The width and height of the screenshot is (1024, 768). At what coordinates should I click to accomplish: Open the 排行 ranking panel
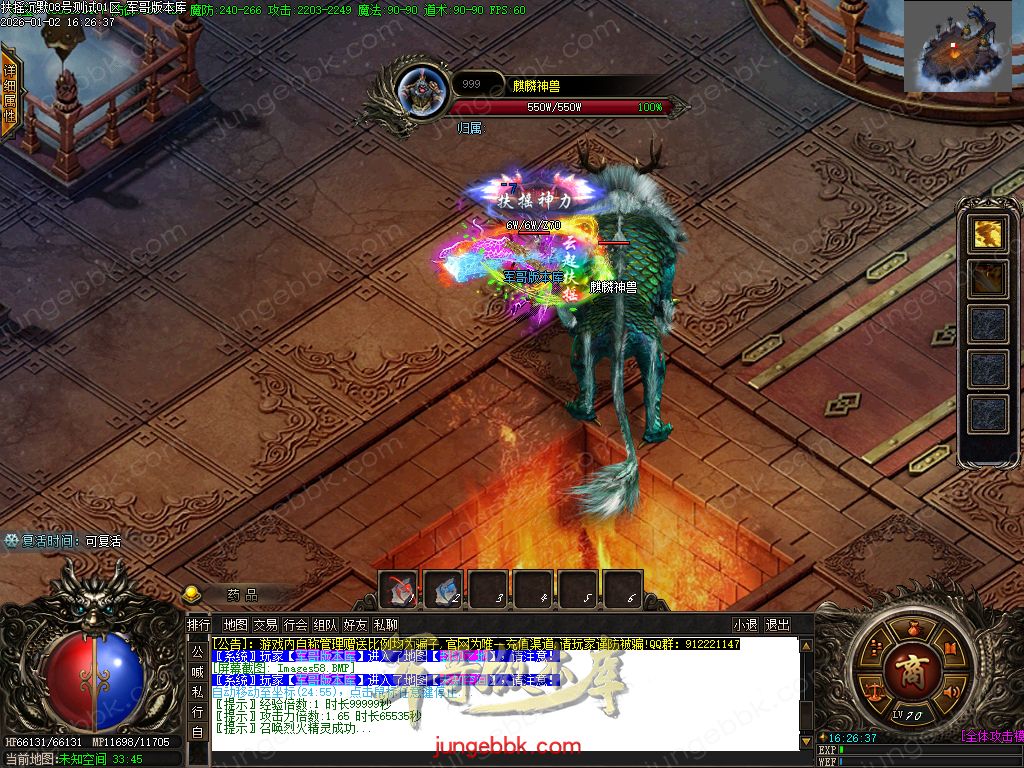click(x=198, y=624)
